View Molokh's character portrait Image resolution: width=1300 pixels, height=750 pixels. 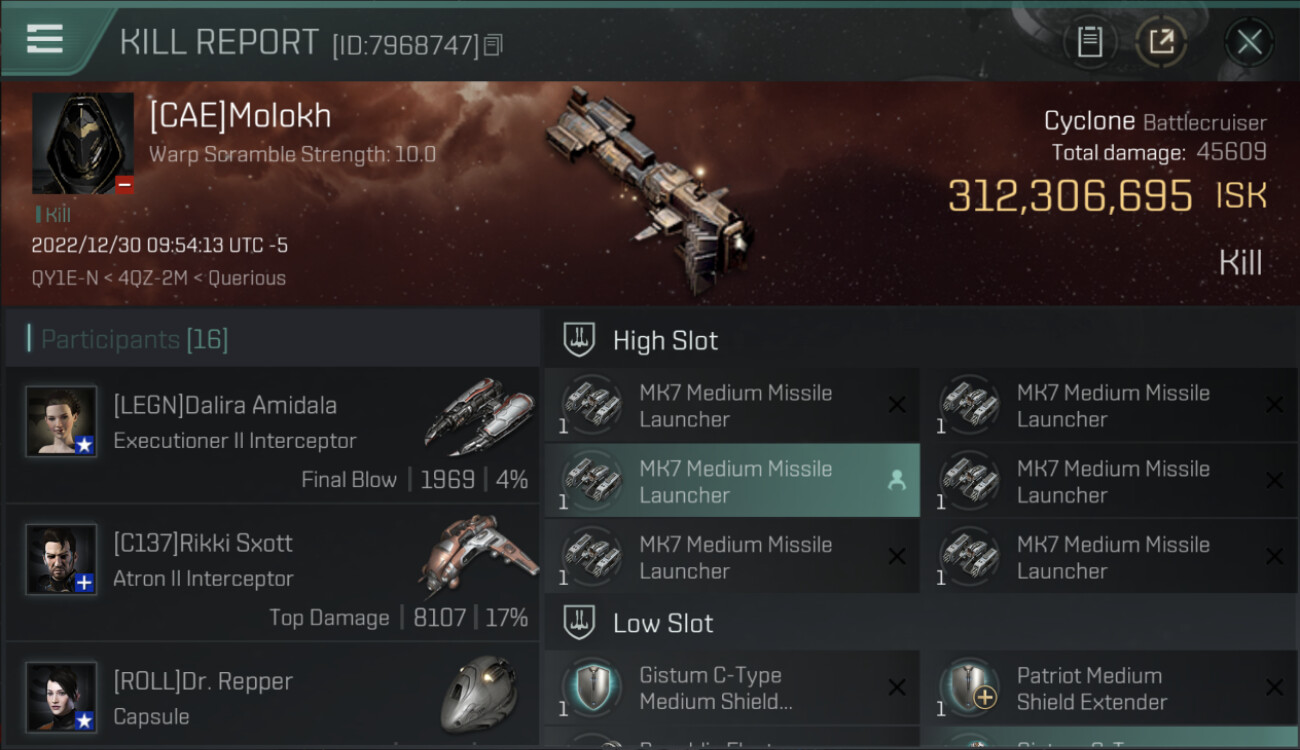[x=83, y=143]
